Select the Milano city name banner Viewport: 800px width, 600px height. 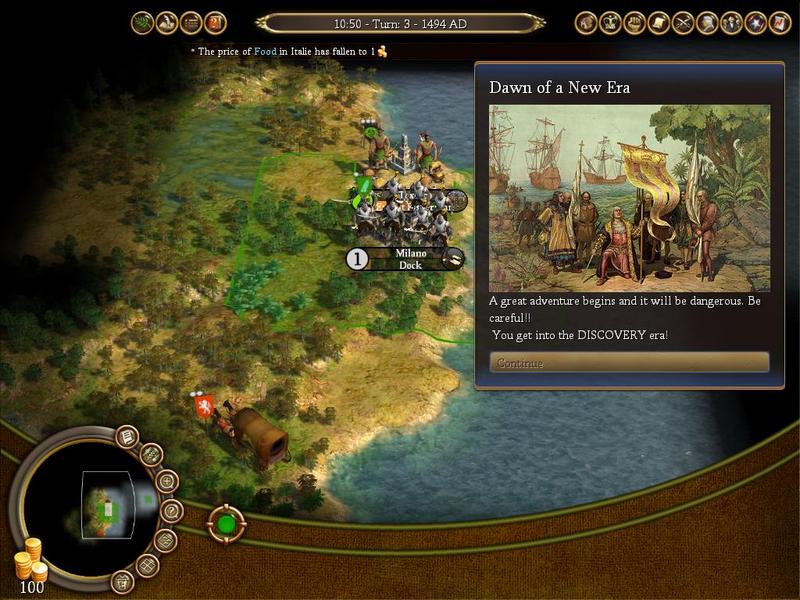(410, 259)
